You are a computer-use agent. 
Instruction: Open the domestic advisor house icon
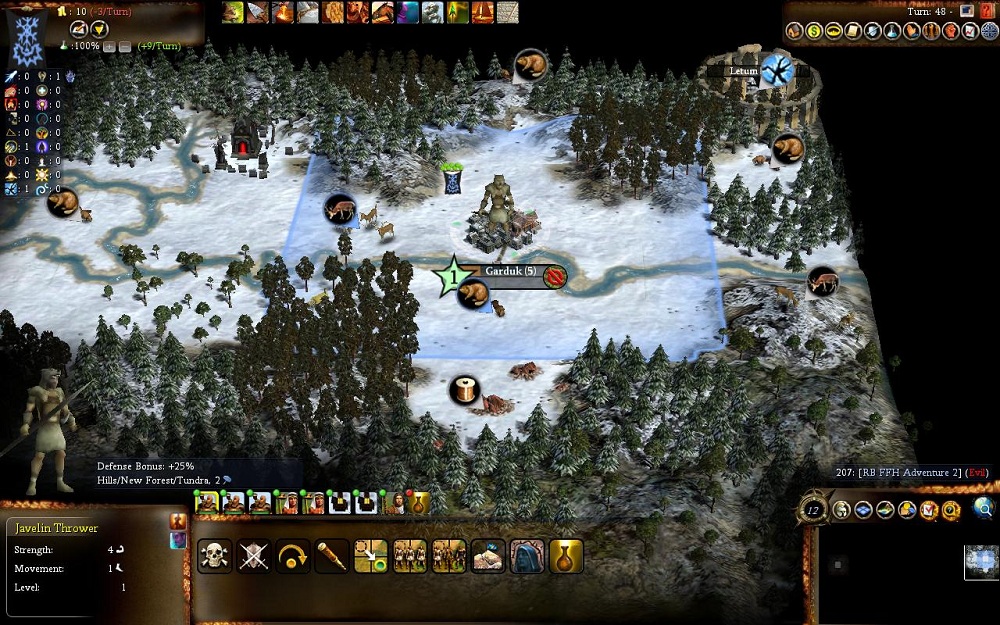tap(795, 31)
